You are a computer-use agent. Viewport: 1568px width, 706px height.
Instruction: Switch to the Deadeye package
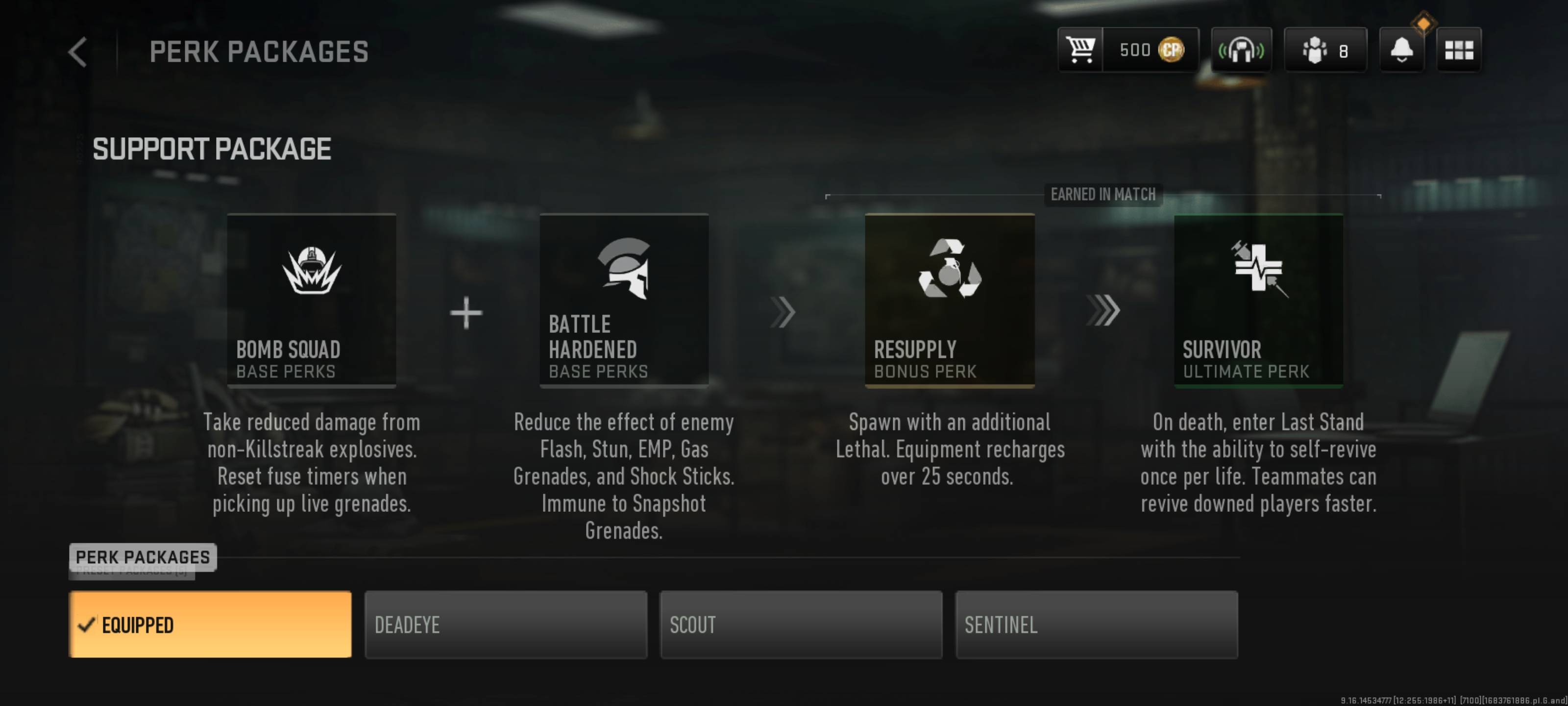tap(506, 625)
